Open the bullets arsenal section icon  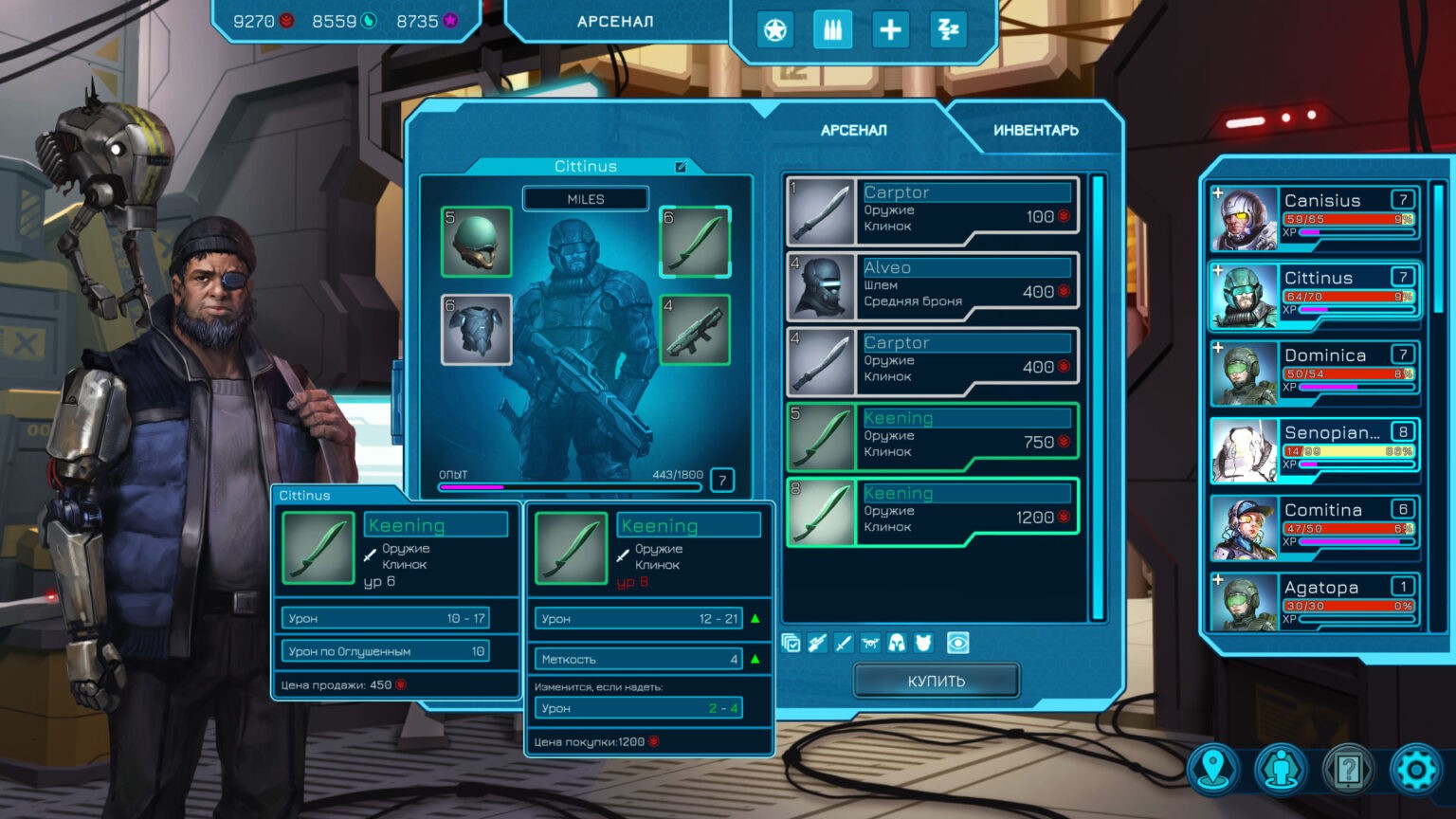click(832, 30)
